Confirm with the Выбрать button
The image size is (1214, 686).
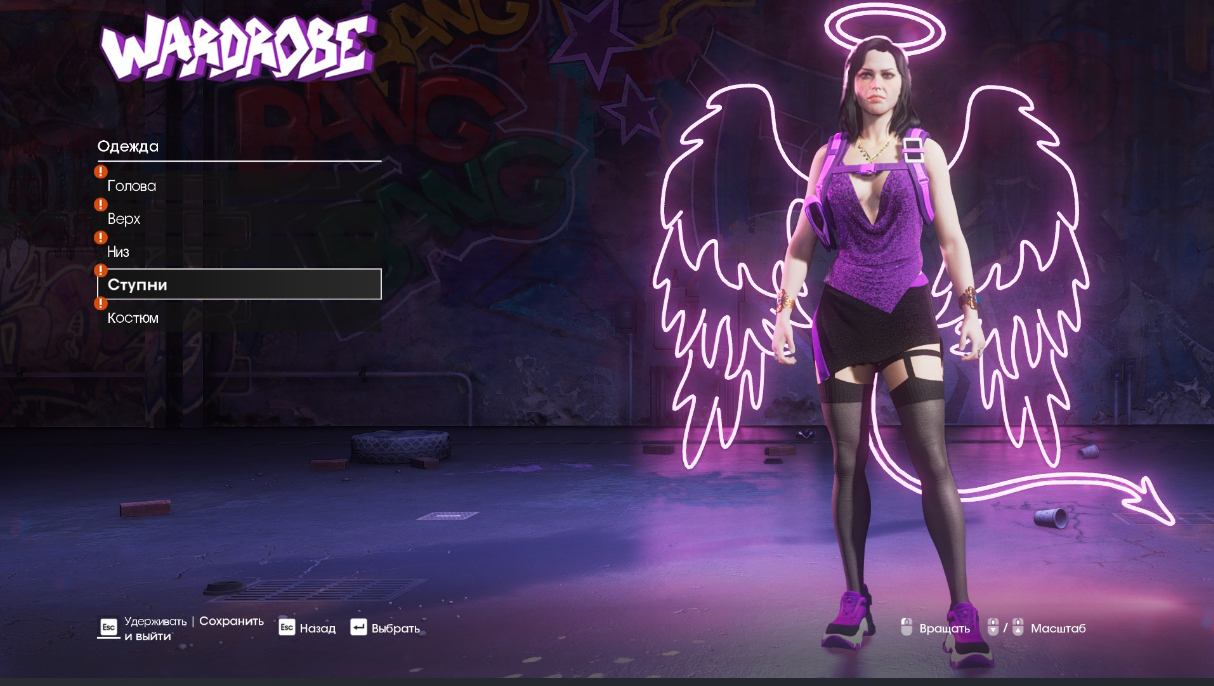pos(385,628)
